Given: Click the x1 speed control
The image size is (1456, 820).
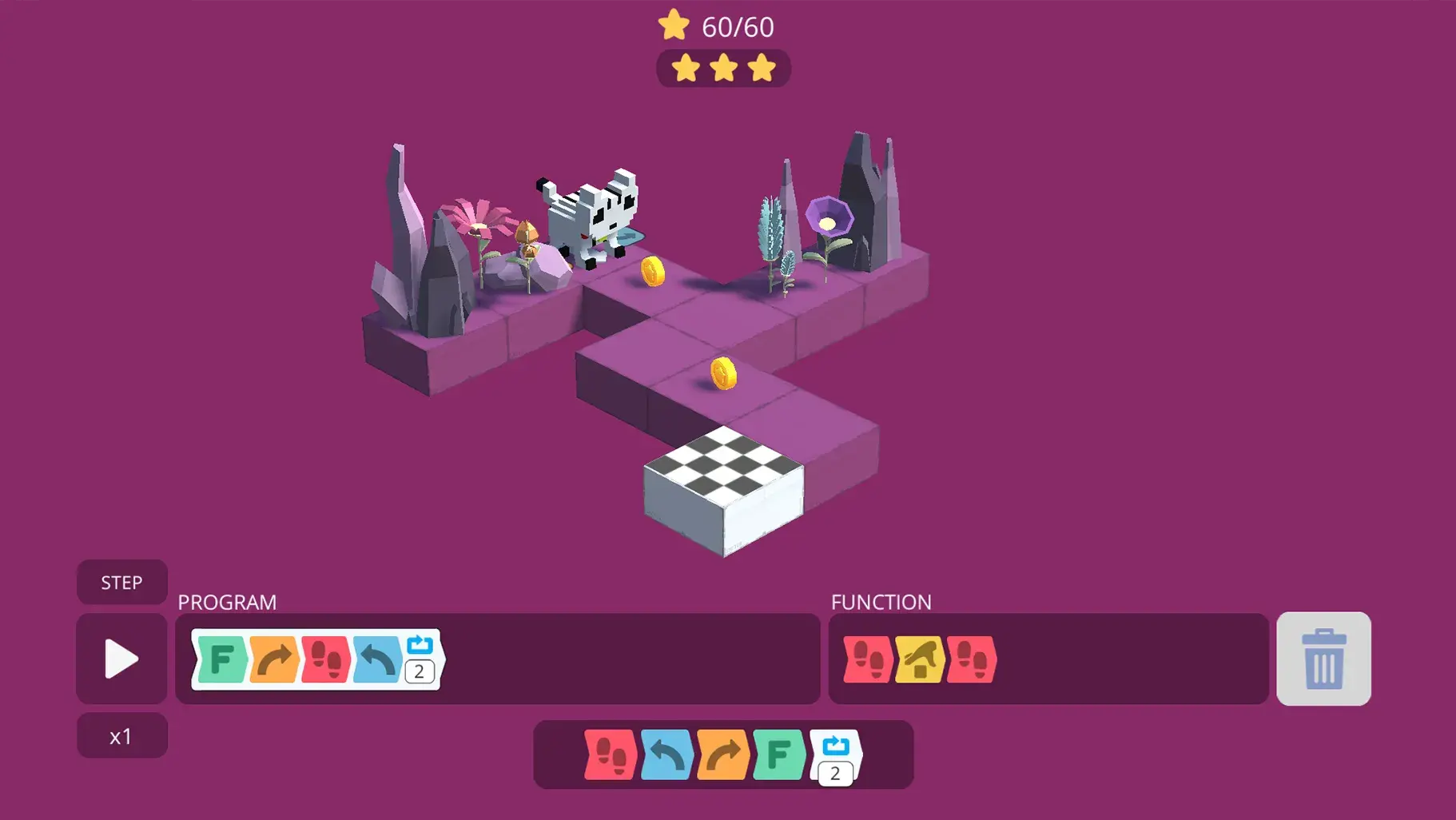Looking at the screenshot, I should [x=121, y=735].
